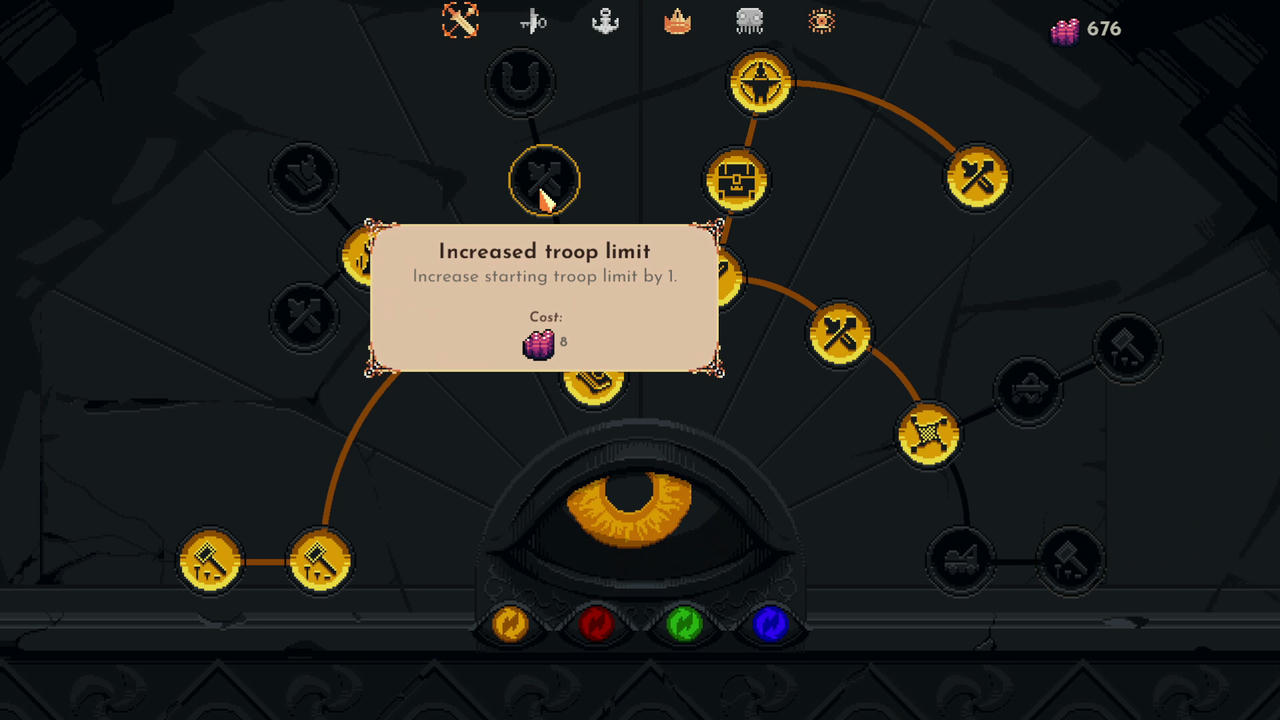The height and width of the screenshot is (720, 1280).
Task: Open the anchor upgrade category
Action: click(605, 21)
